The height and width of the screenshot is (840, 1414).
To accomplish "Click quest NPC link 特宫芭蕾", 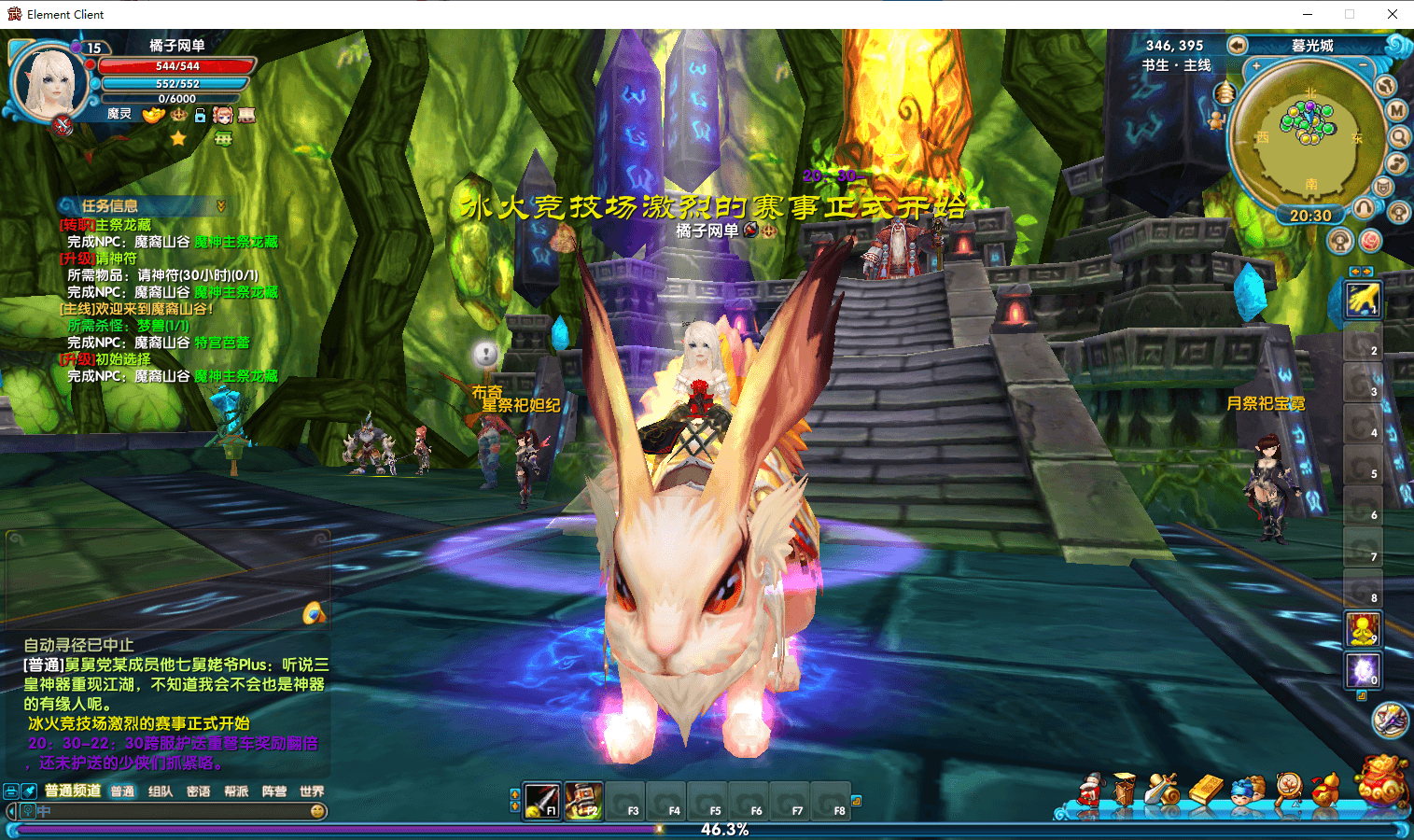I will 222,343.
